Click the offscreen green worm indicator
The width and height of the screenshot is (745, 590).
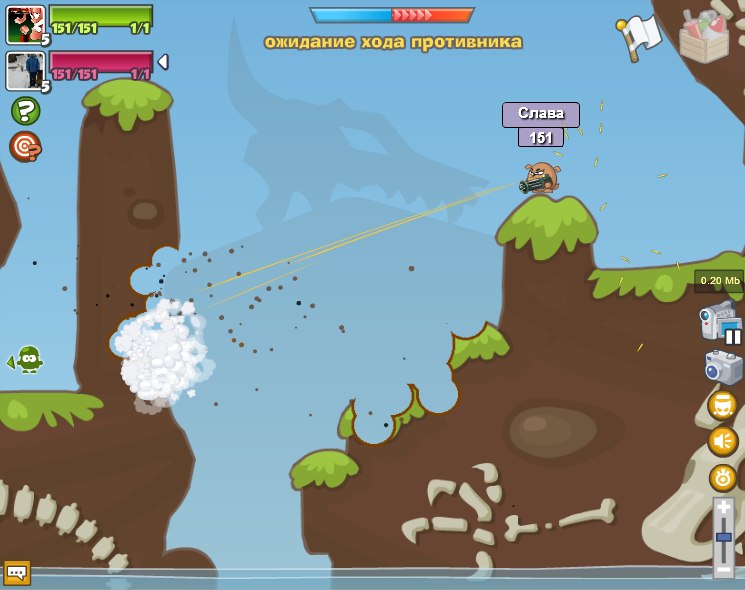28,358
